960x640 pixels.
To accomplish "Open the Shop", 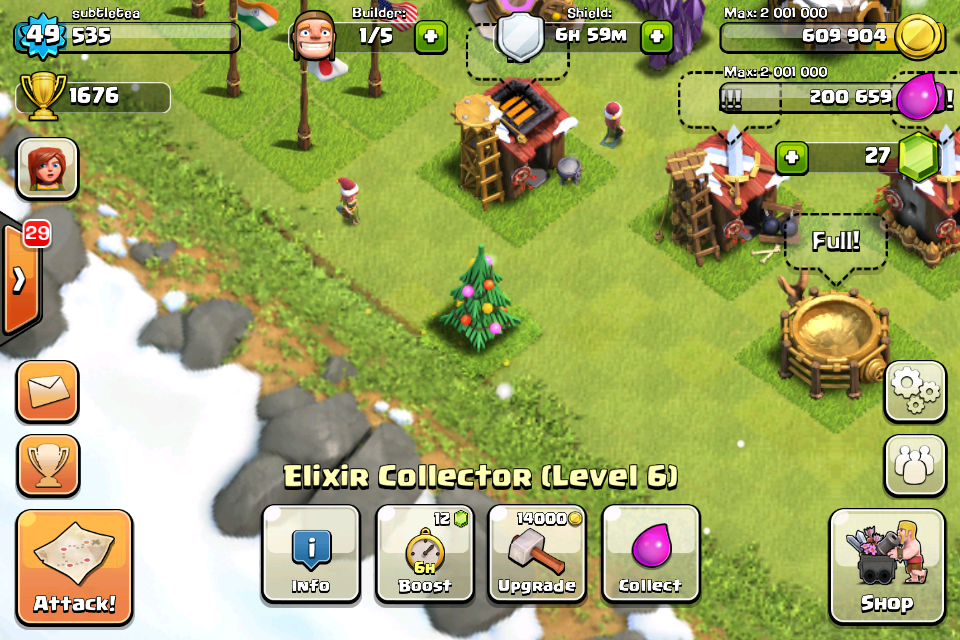I will [x=886, y=566].
